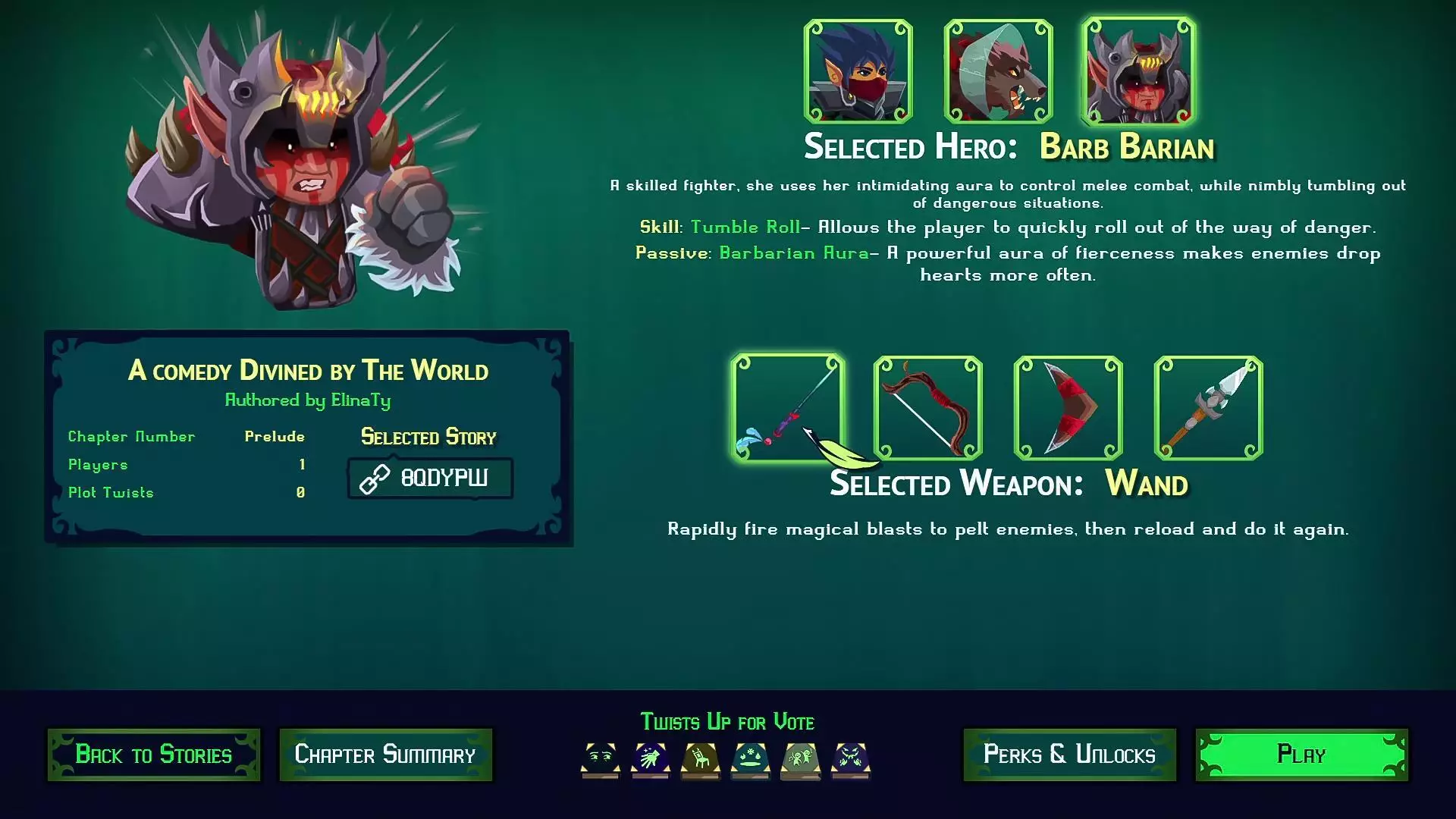Select the spear weapon slot

tap(1208, 407)
